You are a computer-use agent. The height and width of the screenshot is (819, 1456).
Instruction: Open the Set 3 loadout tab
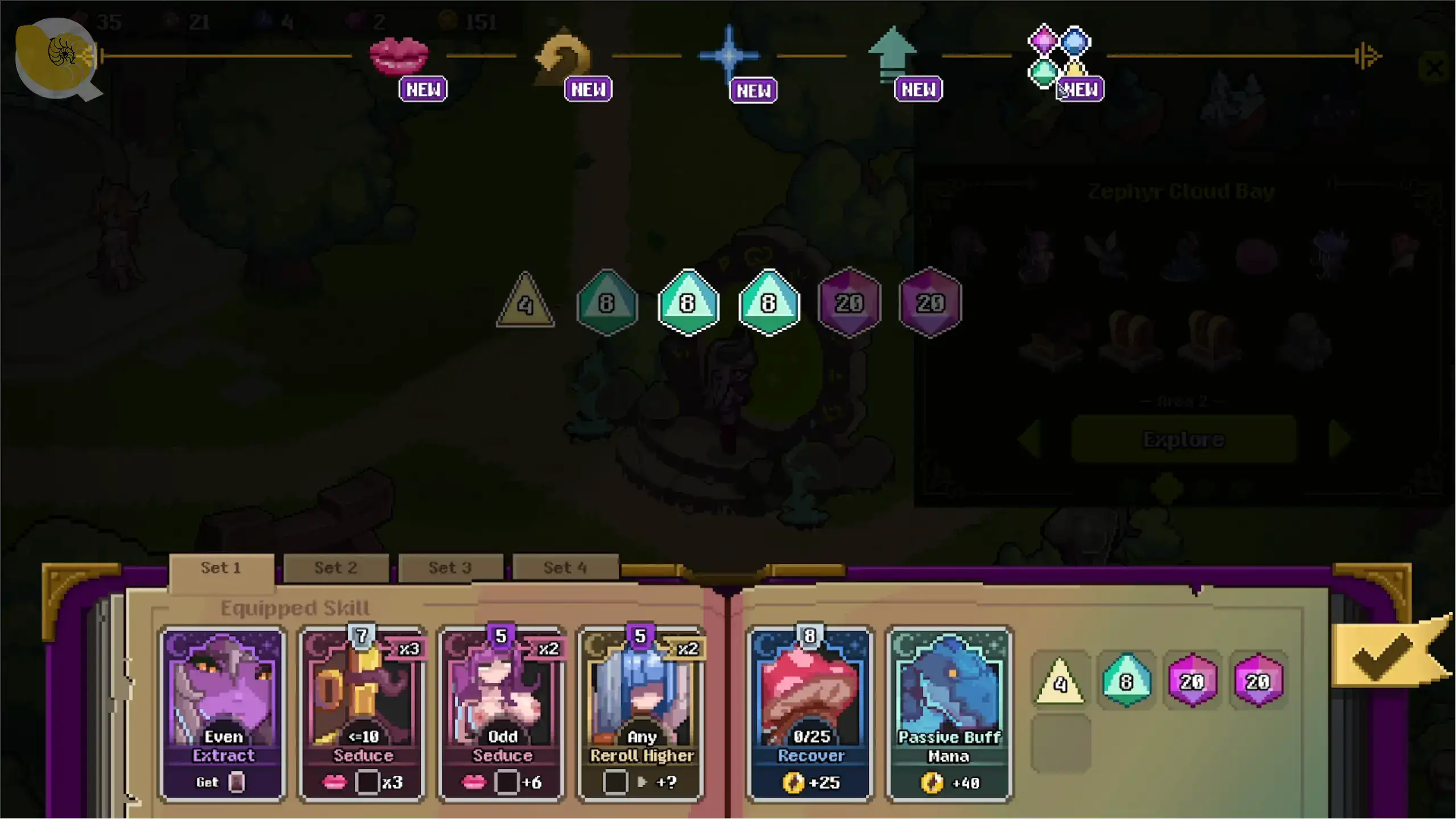point(450,568)
